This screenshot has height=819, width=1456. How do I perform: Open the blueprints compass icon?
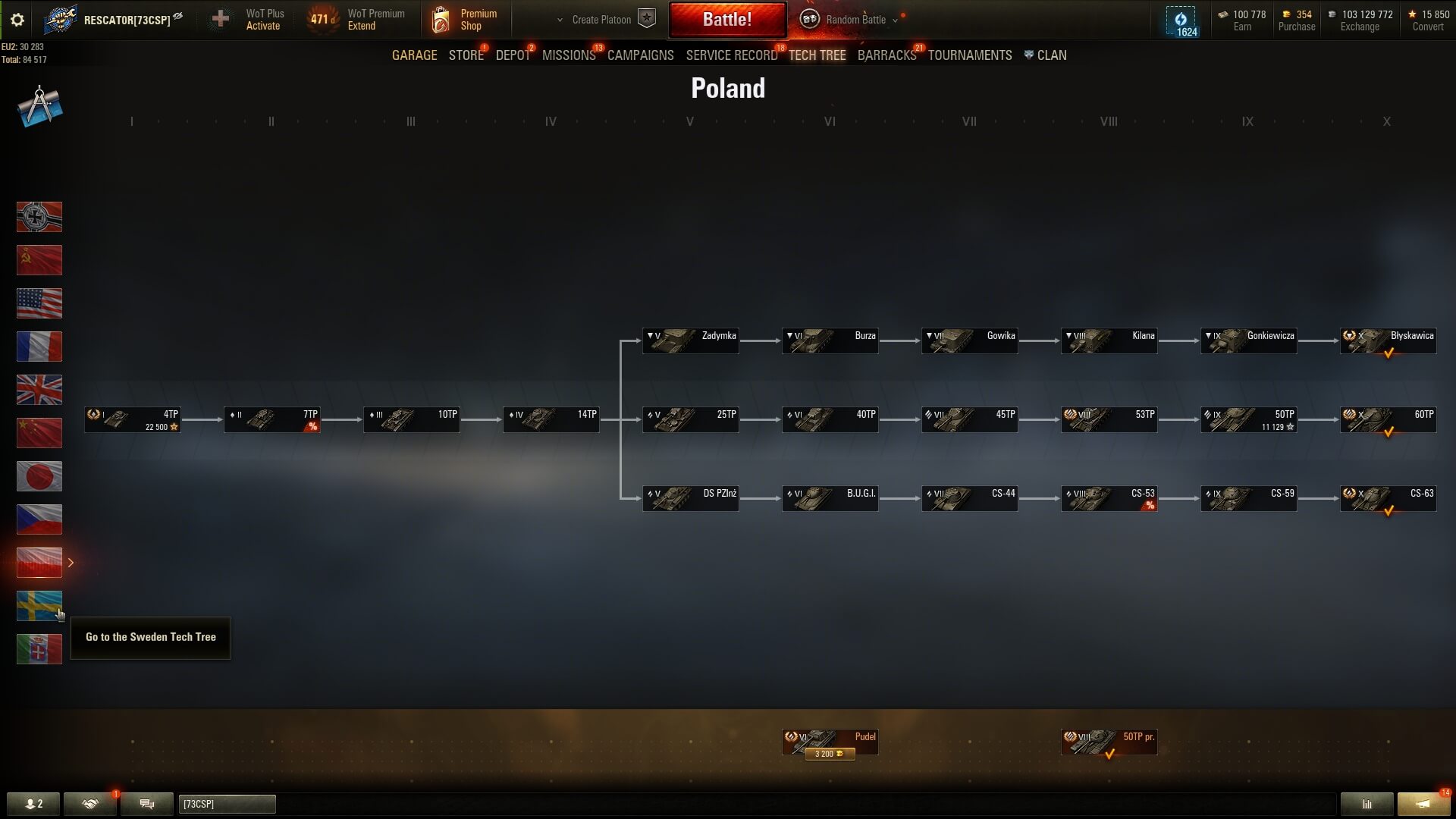[x=39, y=107]
